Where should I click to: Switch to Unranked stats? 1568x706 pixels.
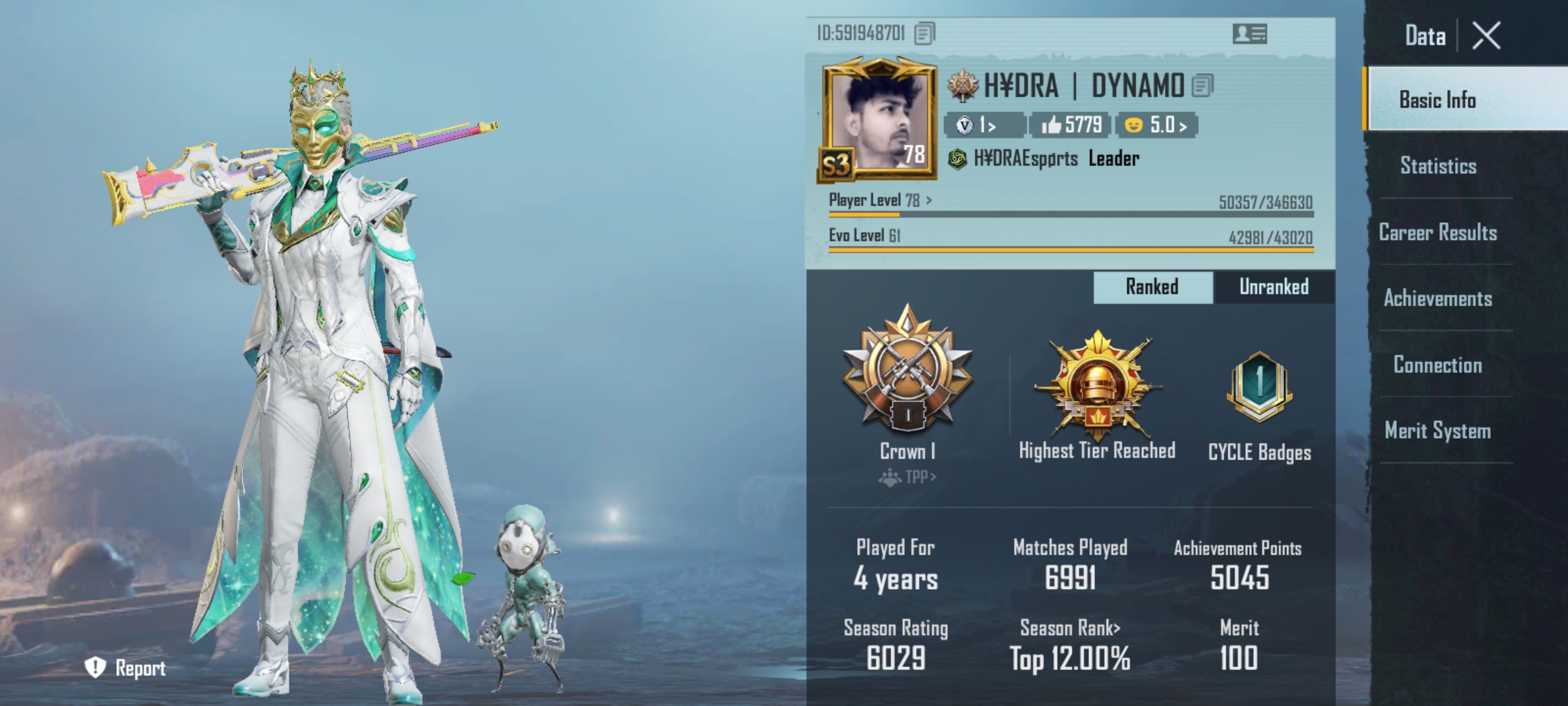point(1273,287)
